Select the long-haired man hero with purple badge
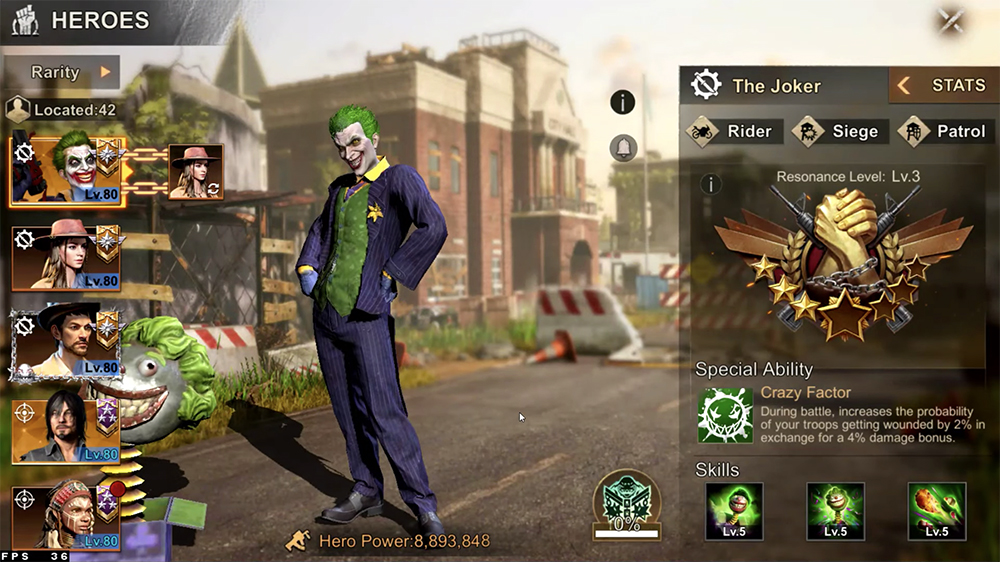Screen dimensions: 1000x562 66,430
